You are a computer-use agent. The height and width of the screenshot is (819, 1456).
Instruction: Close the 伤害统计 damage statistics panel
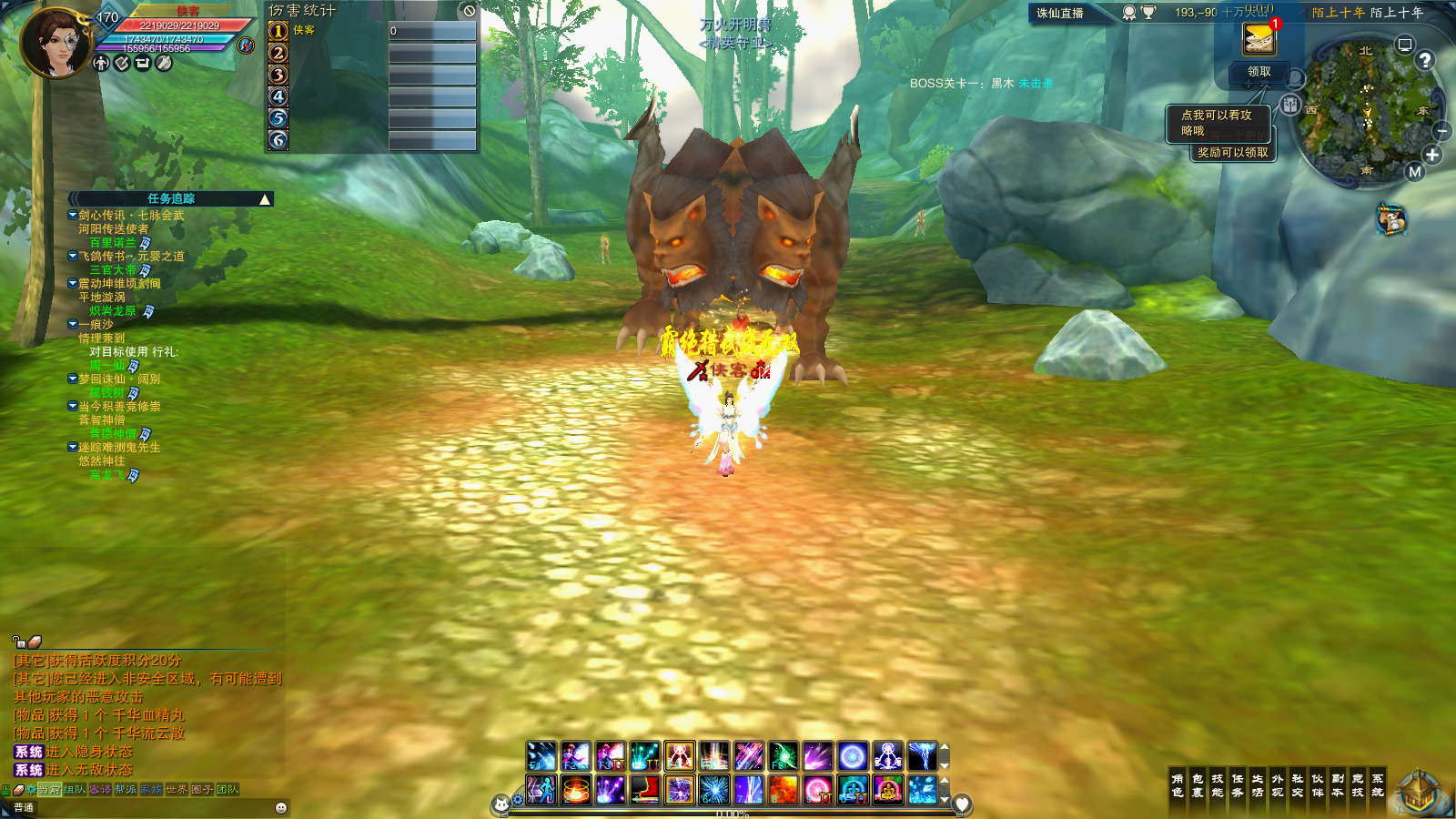click(x=469, y=11)
